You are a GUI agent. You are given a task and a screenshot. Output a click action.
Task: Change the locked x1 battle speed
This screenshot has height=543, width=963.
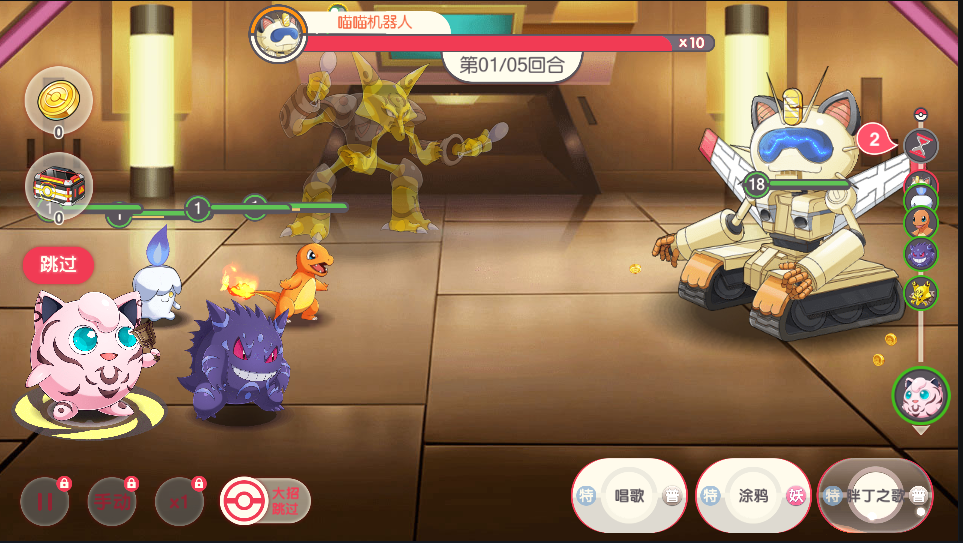(x=179, y=502)
